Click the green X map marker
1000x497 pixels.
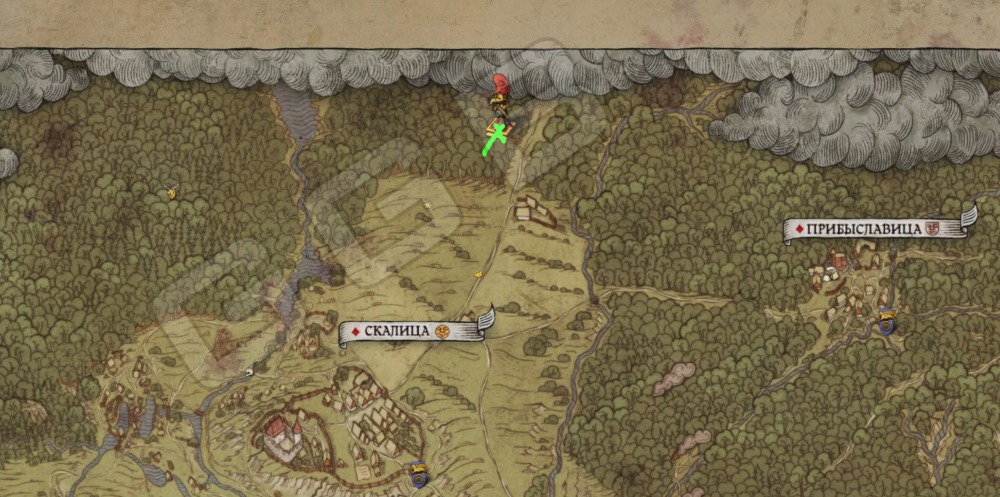click(x=494, y=139)
